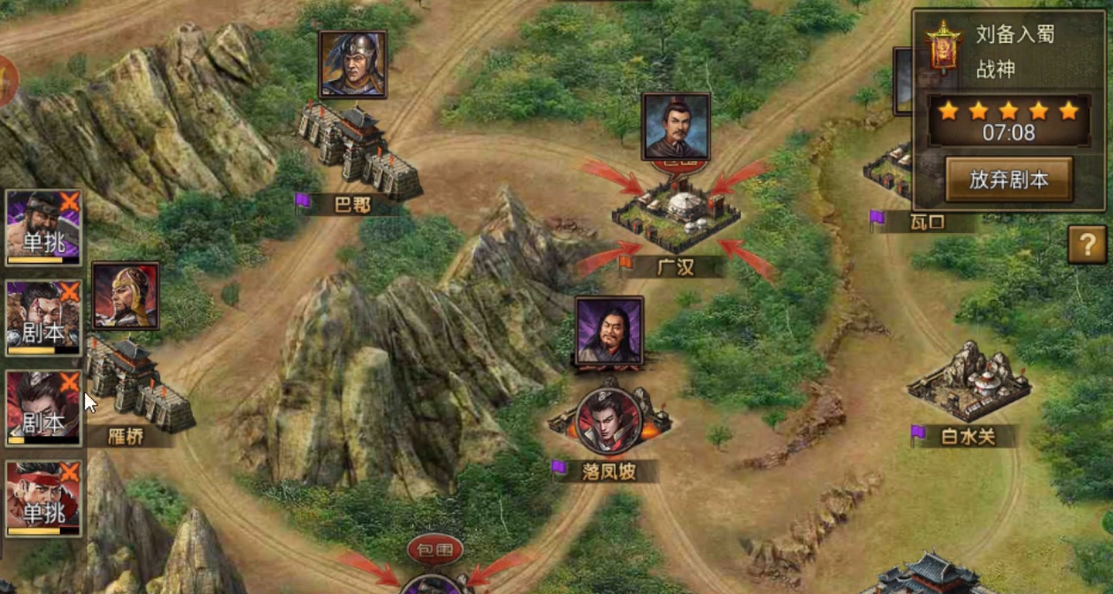Click the helmeted general portrait above 巴郡
Image resolution: width=1113 pixels, height=594 pixels.
[352, 64]
